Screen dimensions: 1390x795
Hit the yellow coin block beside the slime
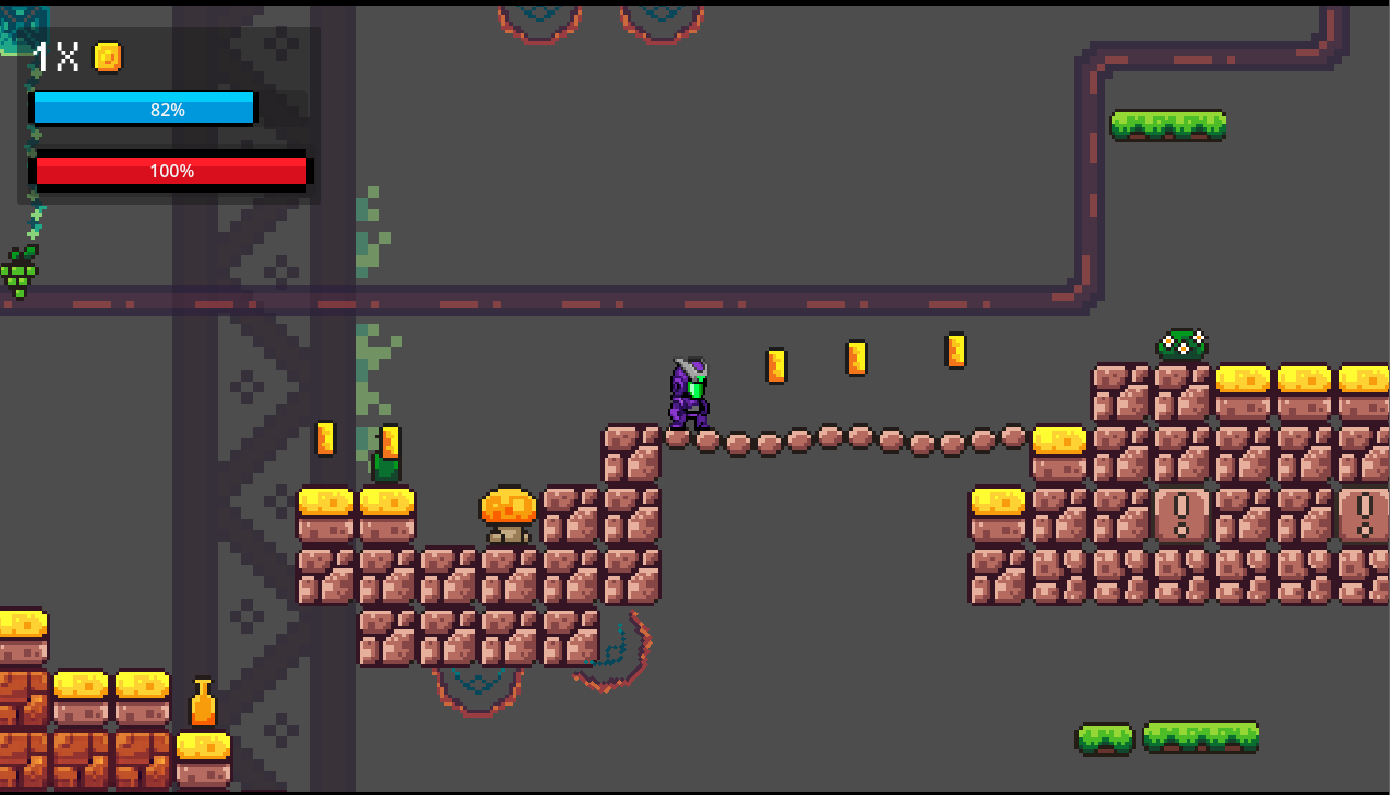coord(1243,379)
